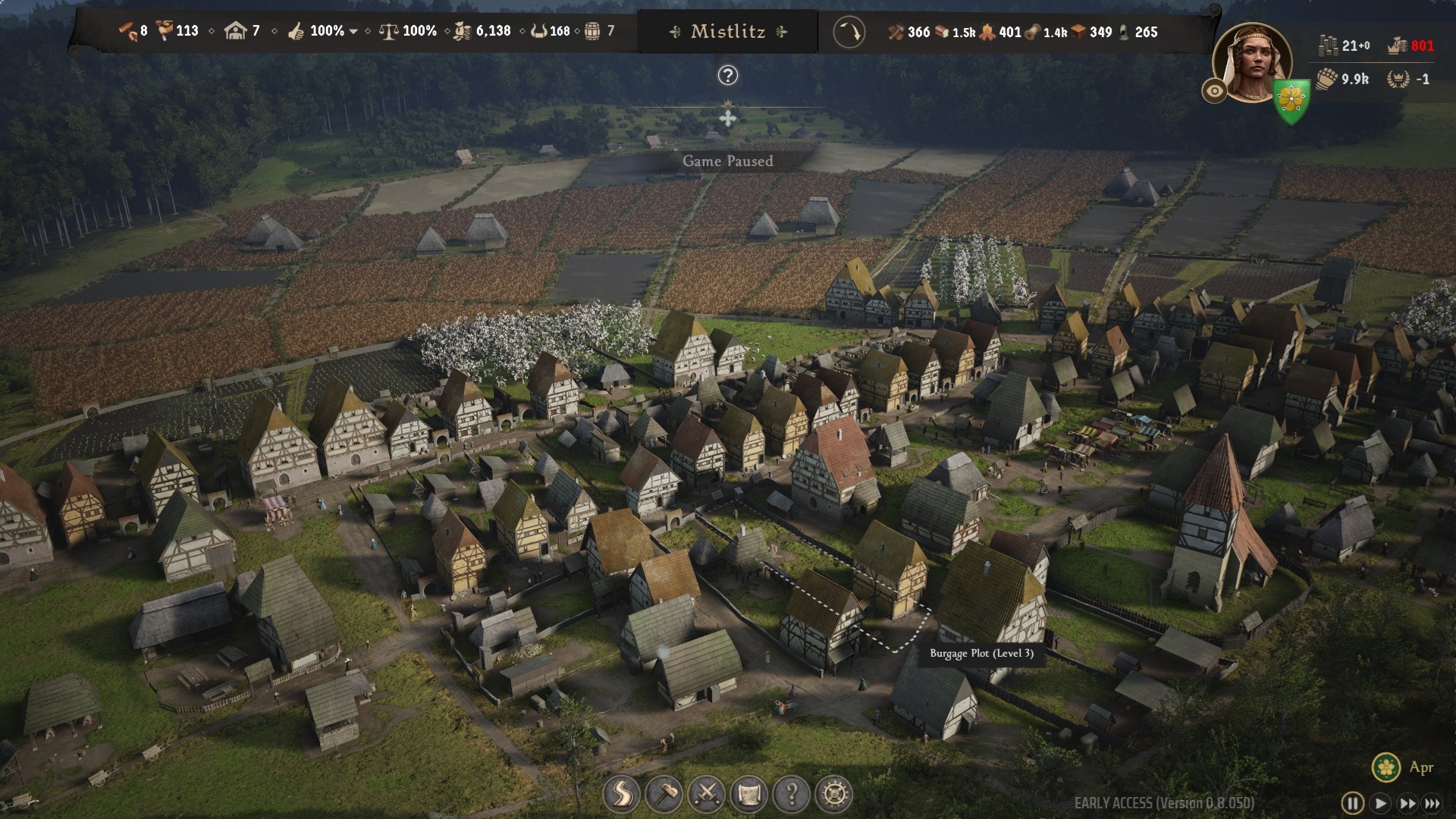Open the approval 100% dropdown arrow

point(353,32)
